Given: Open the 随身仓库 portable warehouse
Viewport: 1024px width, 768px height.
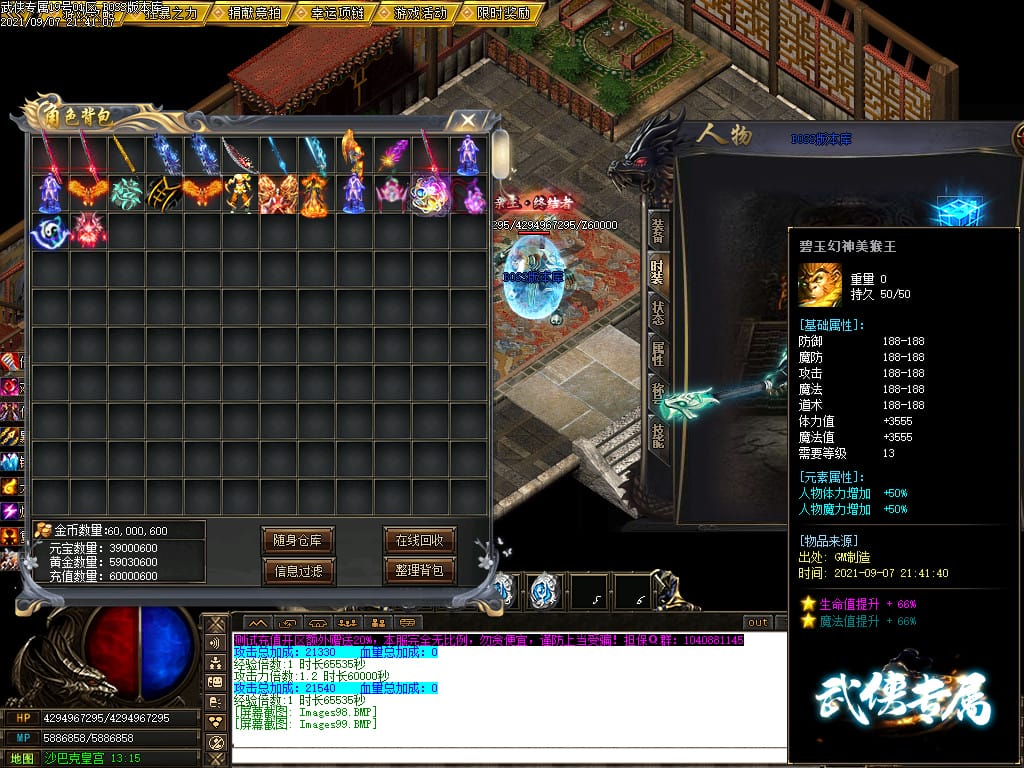Looking at the screenshot, I should (297, 541).
